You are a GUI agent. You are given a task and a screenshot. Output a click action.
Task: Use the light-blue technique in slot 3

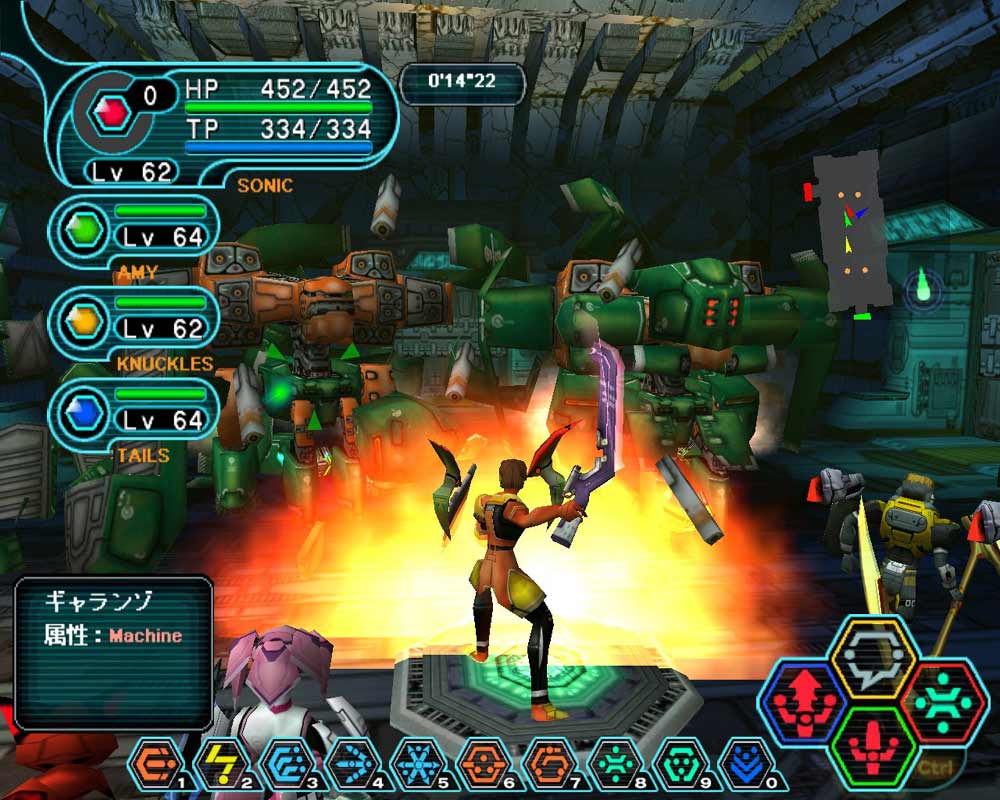point(283,765)
